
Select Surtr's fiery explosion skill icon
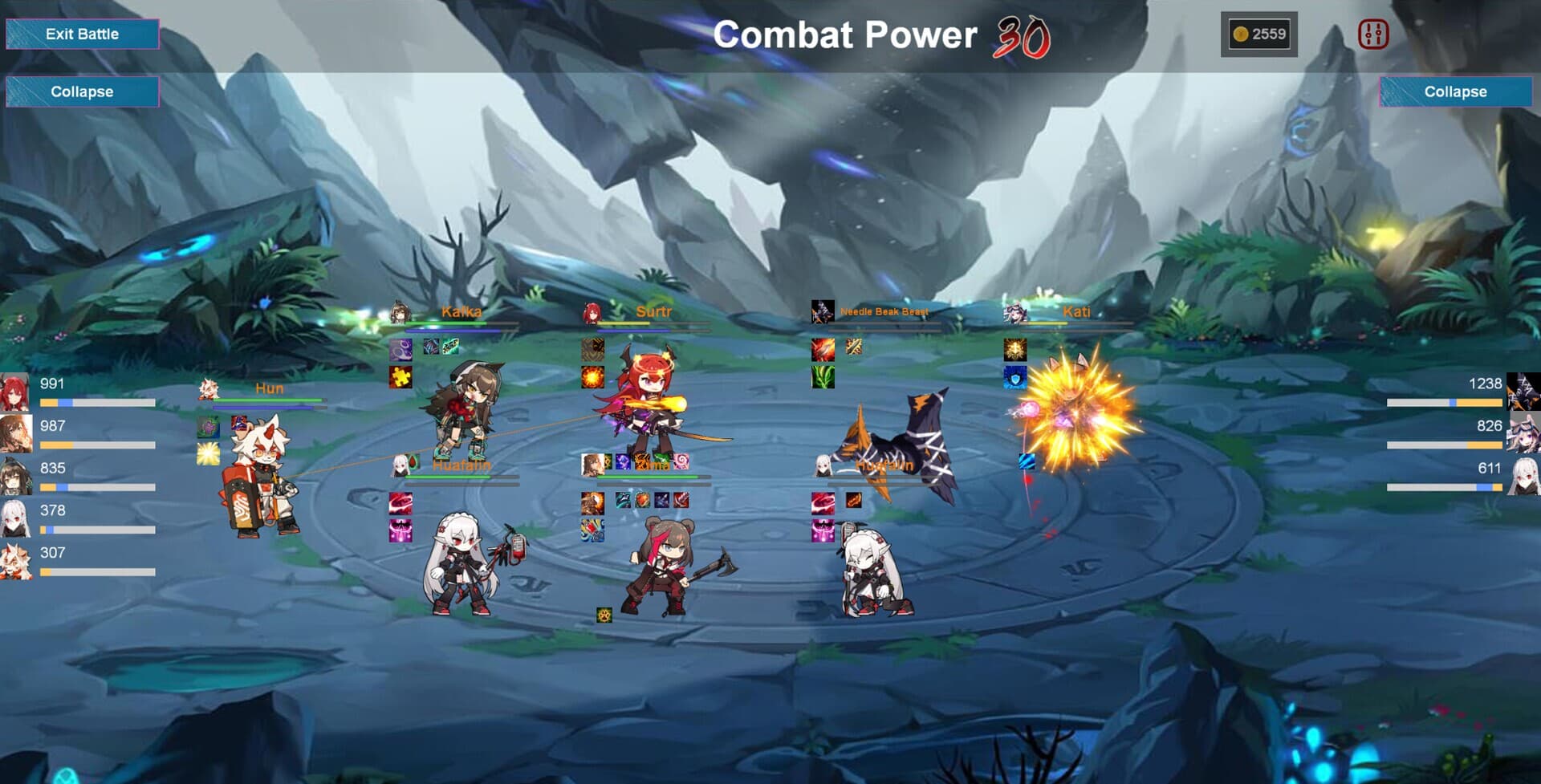(x=592, y=378)
